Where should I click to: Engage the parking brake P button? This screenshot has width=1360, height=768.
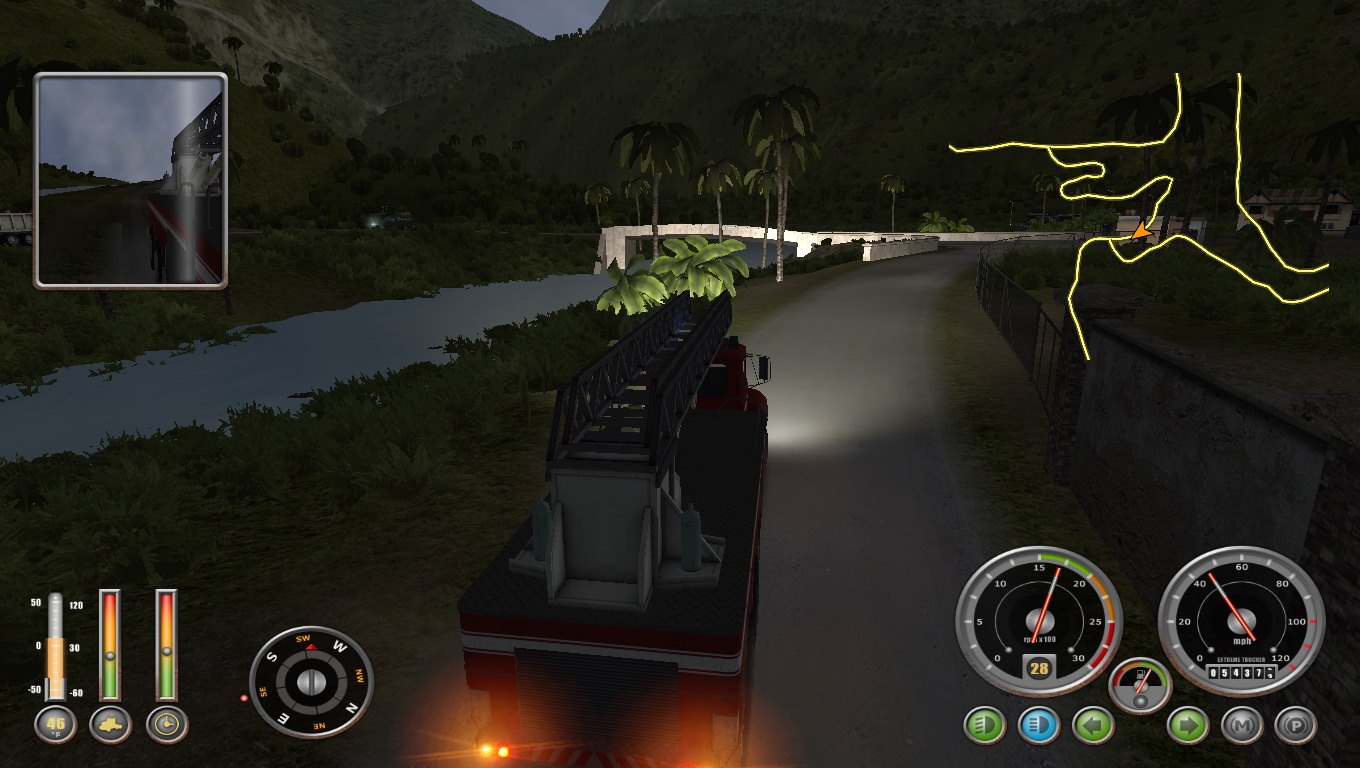(1296, 725)
